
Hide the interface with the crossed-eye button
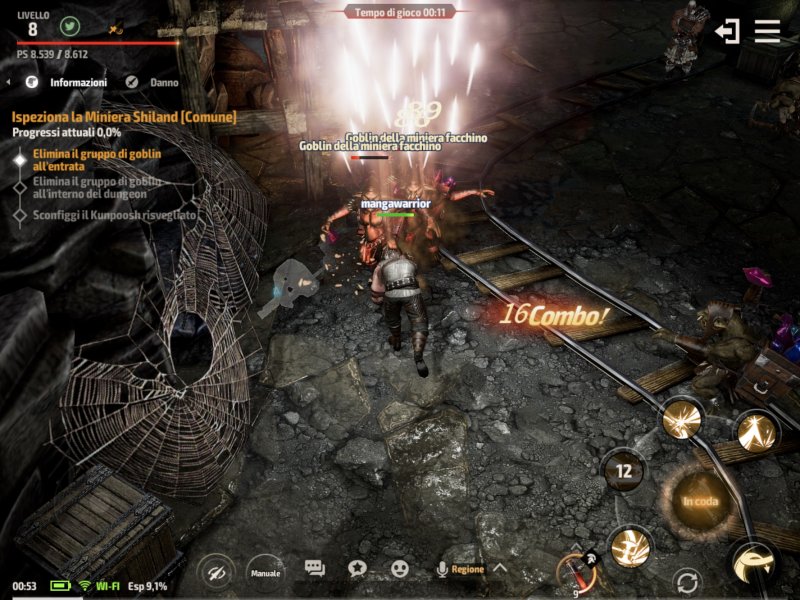click(216, 572)
